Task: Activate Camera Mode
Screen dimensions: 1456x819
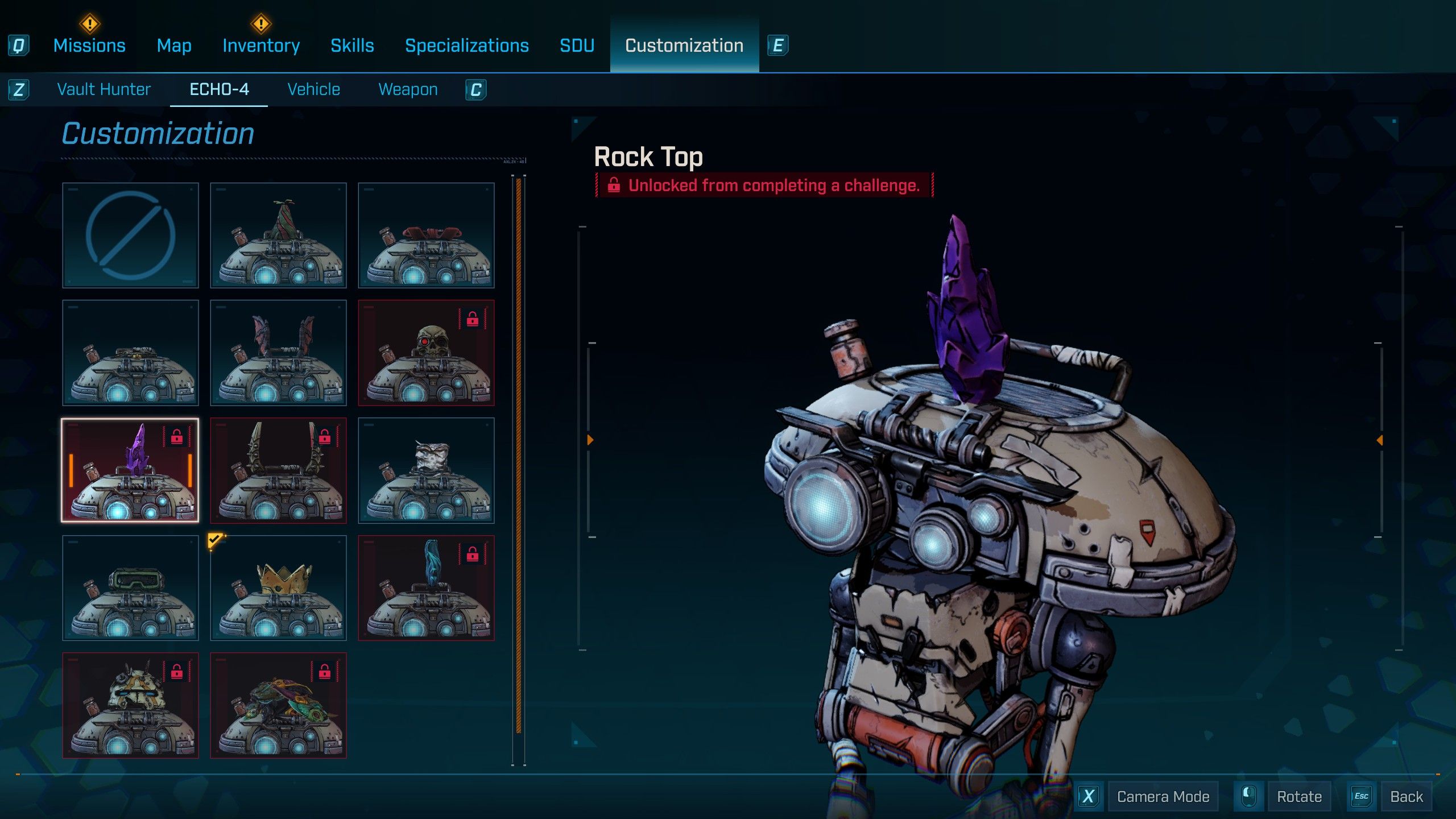Action: (1163, 797)
